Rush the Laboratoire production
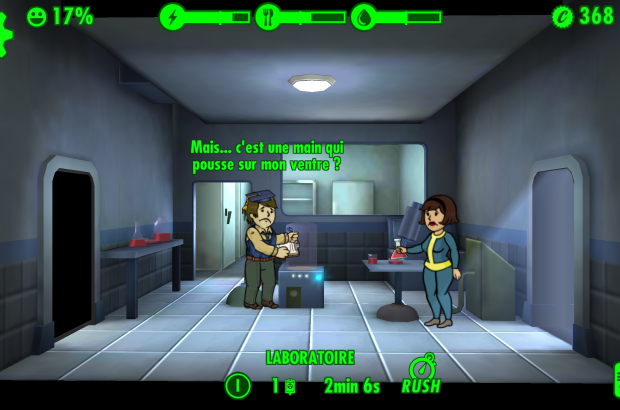620x410 pixels. (421, 377)
